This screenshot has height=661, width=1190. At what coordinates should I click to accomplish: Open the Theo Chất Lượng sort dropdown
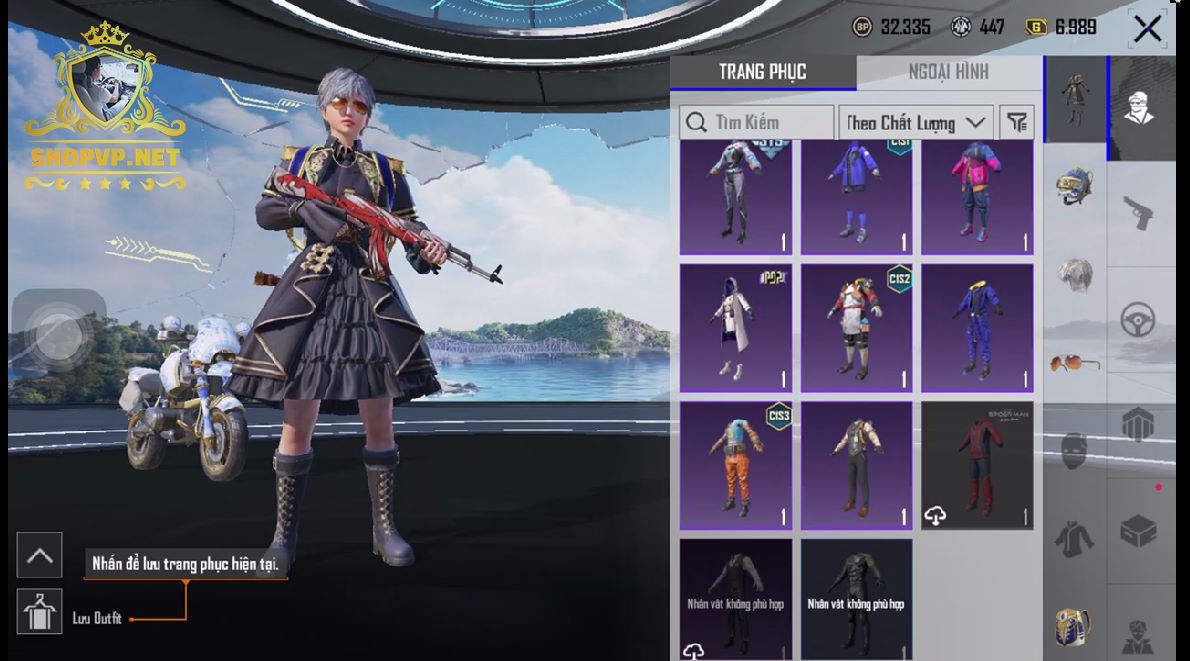[915, 123]
